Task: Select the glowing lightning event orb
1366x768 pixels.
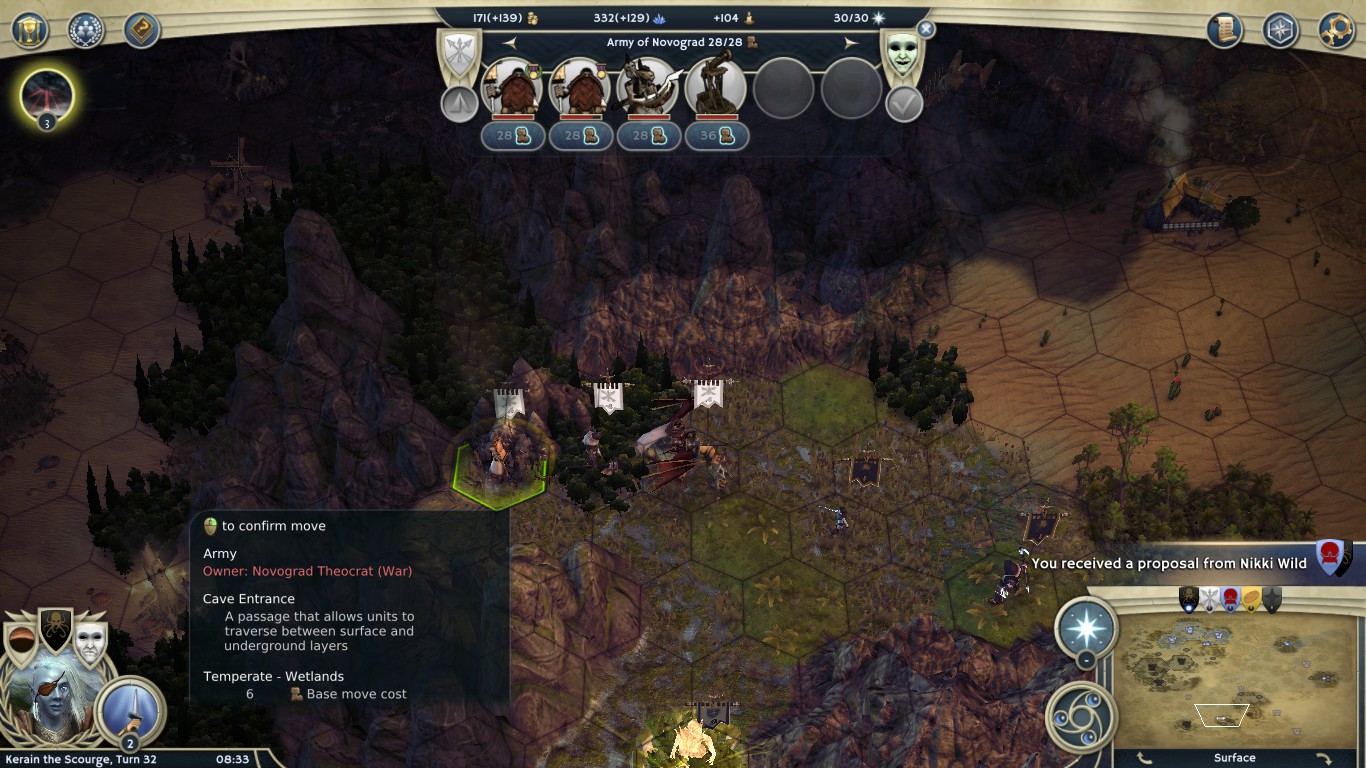Action: [x=47, y=96]
